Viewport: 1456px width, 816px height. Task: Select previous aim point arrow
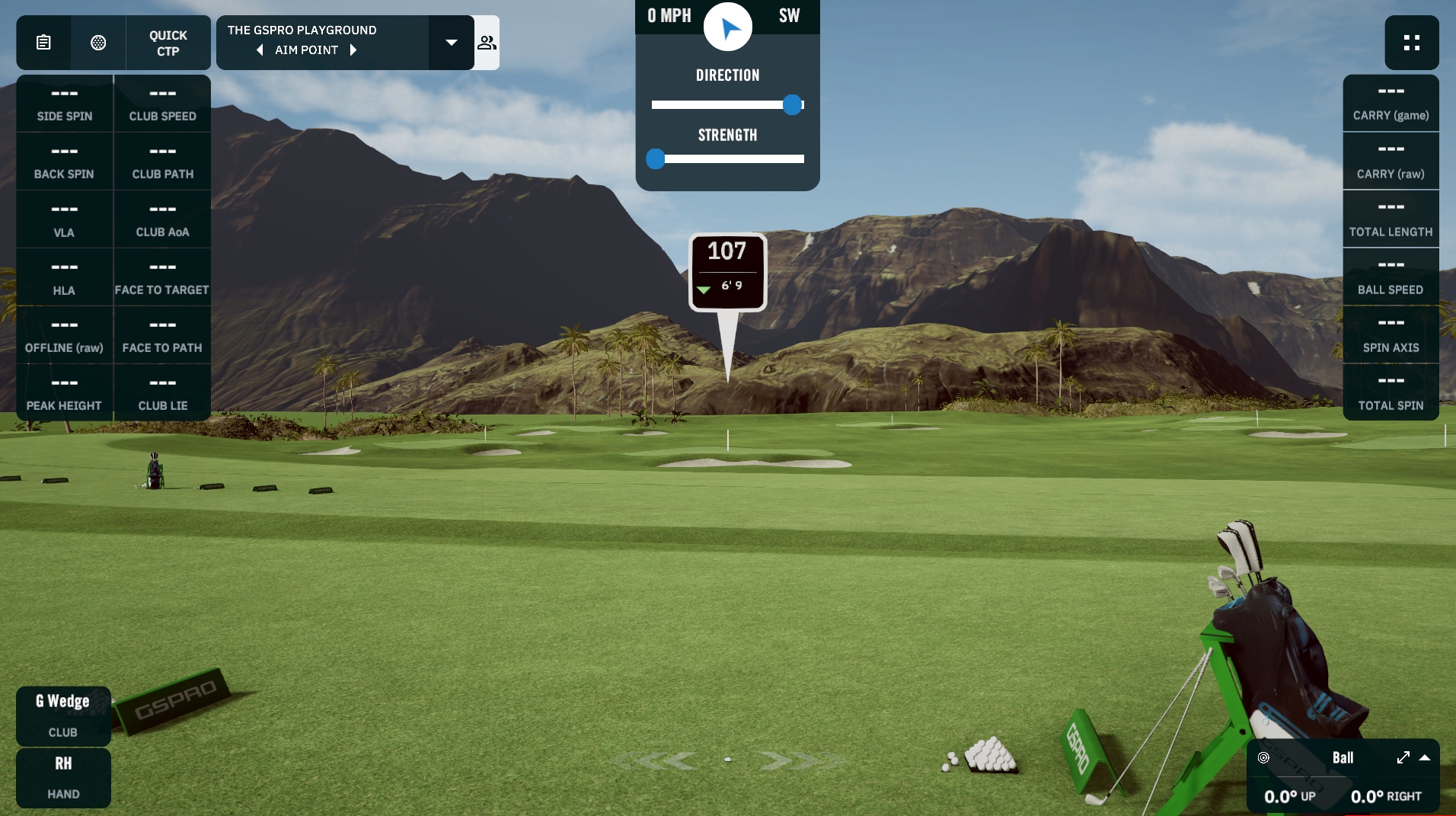(x=260, y=50)
